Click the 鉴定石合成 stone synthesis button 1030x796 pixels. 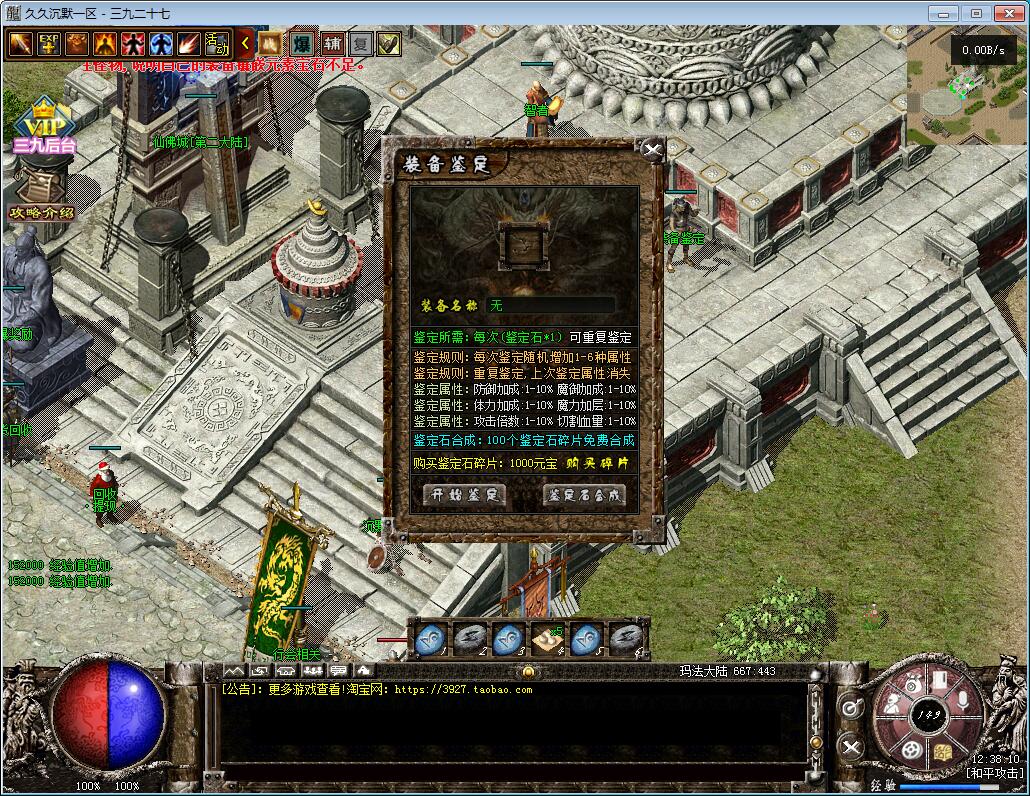(x=584, y=494)
